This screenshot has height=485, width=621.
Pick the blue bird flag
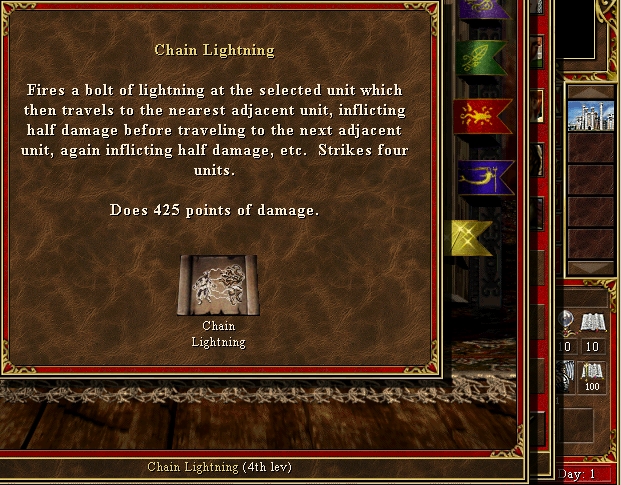tap(485, 178)
